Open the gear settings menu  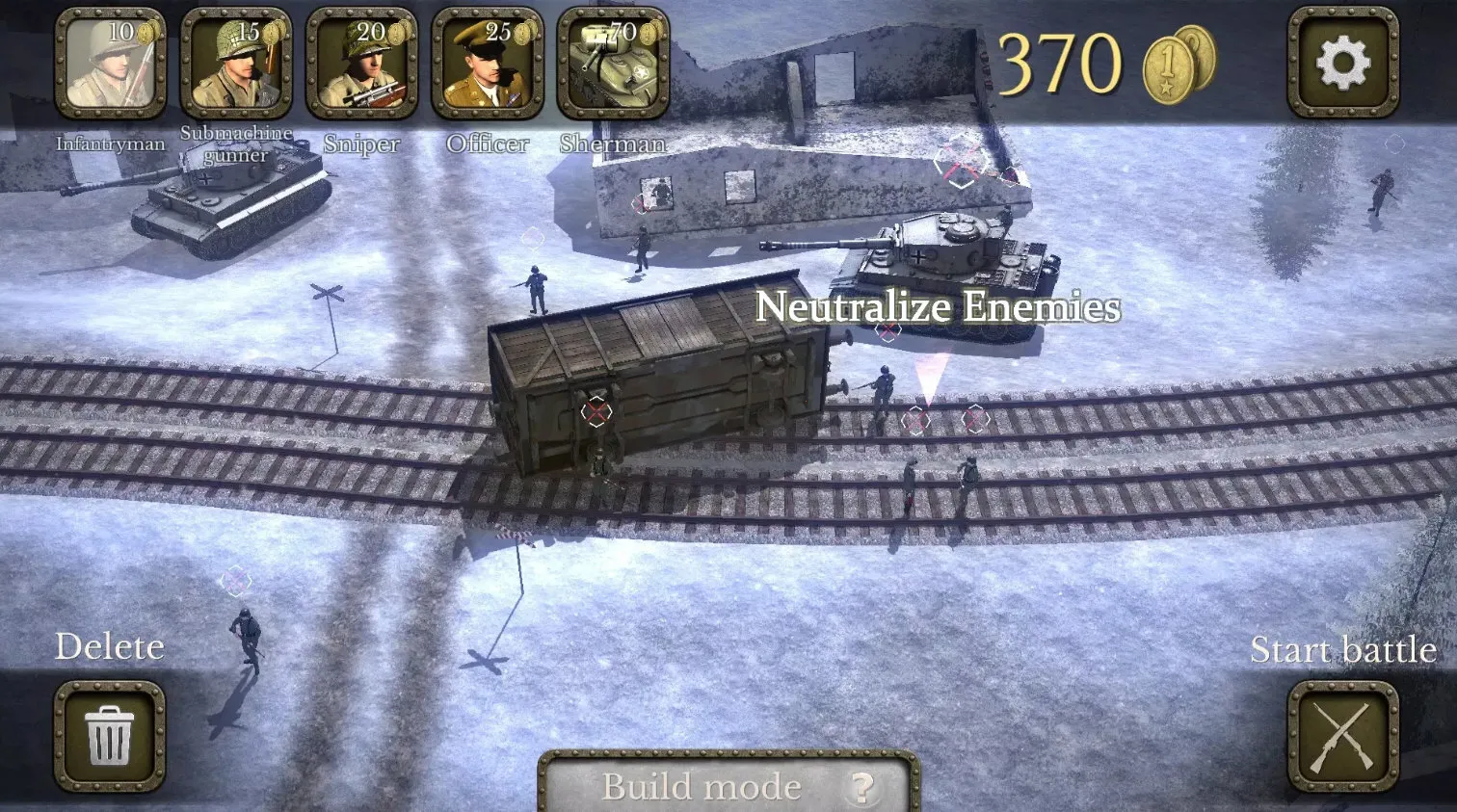pos(1343,64)
